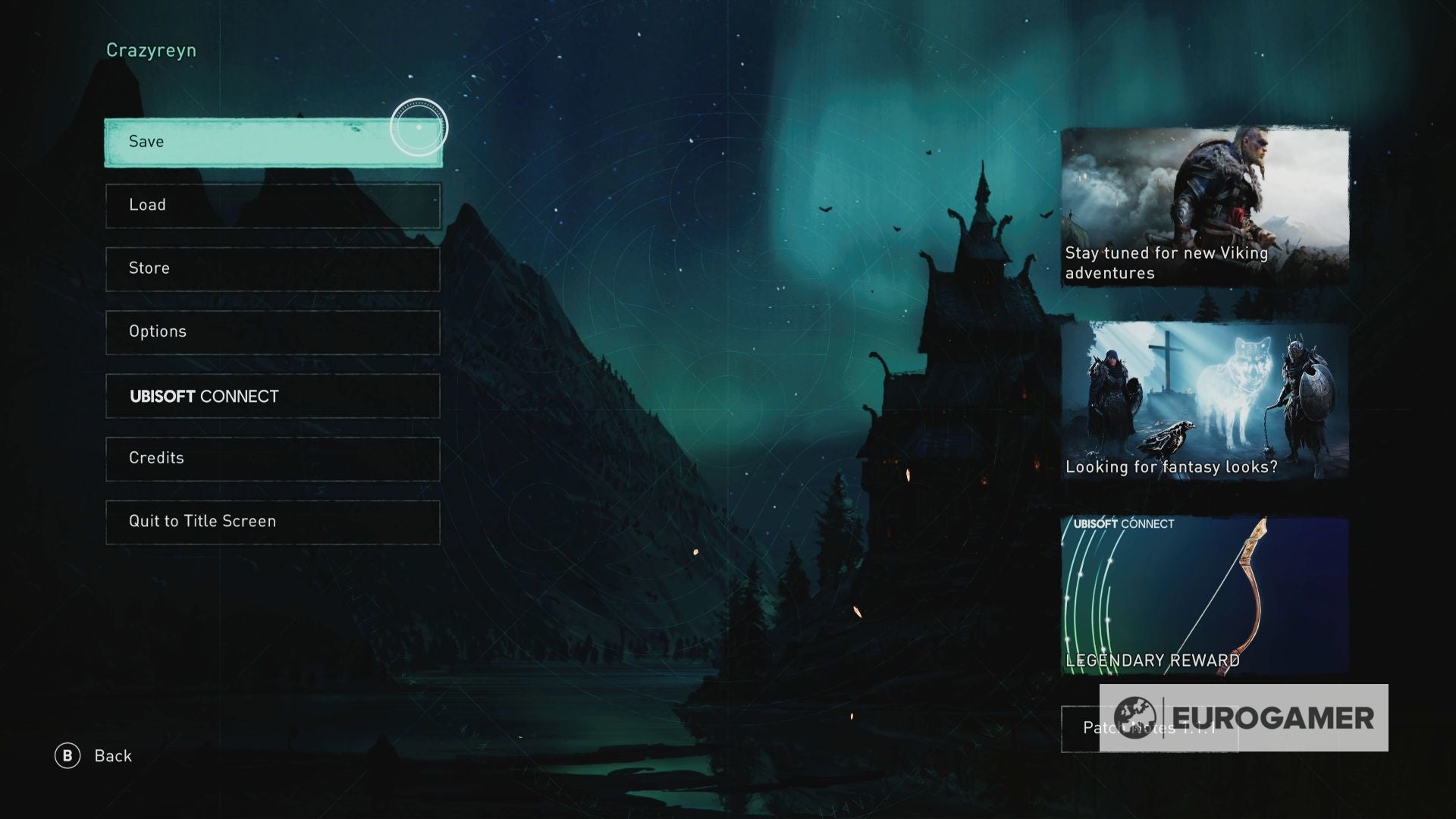Image resolution: width=1456 pixels, height=819 pixels.
Task: Open Ubisoft Connect
Action: tap(273, 396)
